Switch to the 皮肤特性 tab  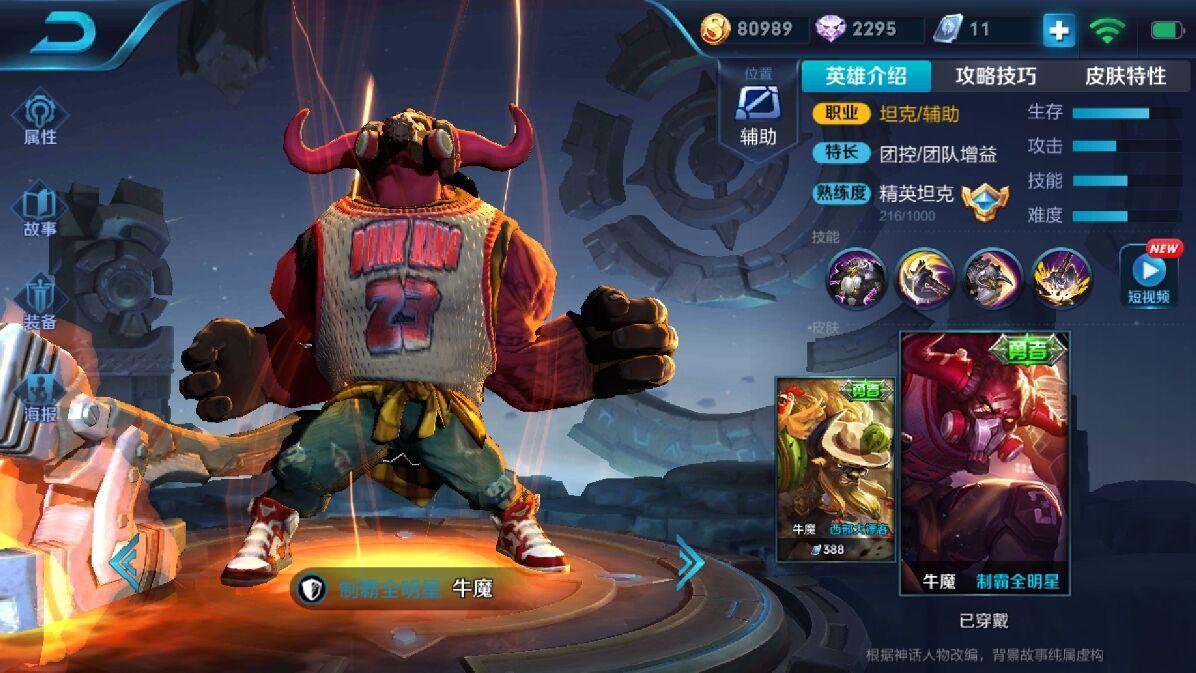point(1126,76)
